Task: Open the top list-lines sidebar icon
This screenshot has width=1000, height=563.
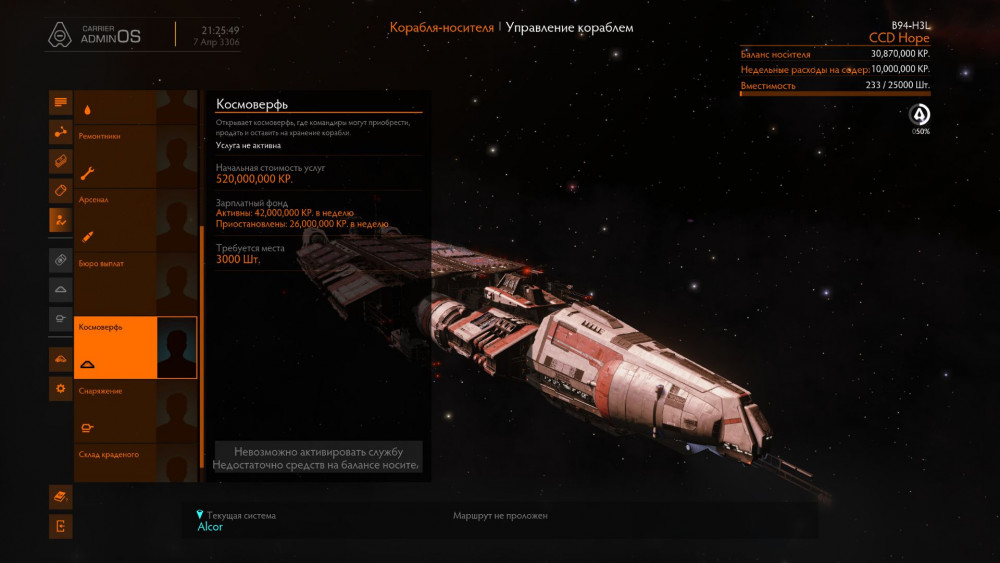Action: coord(61,102)
